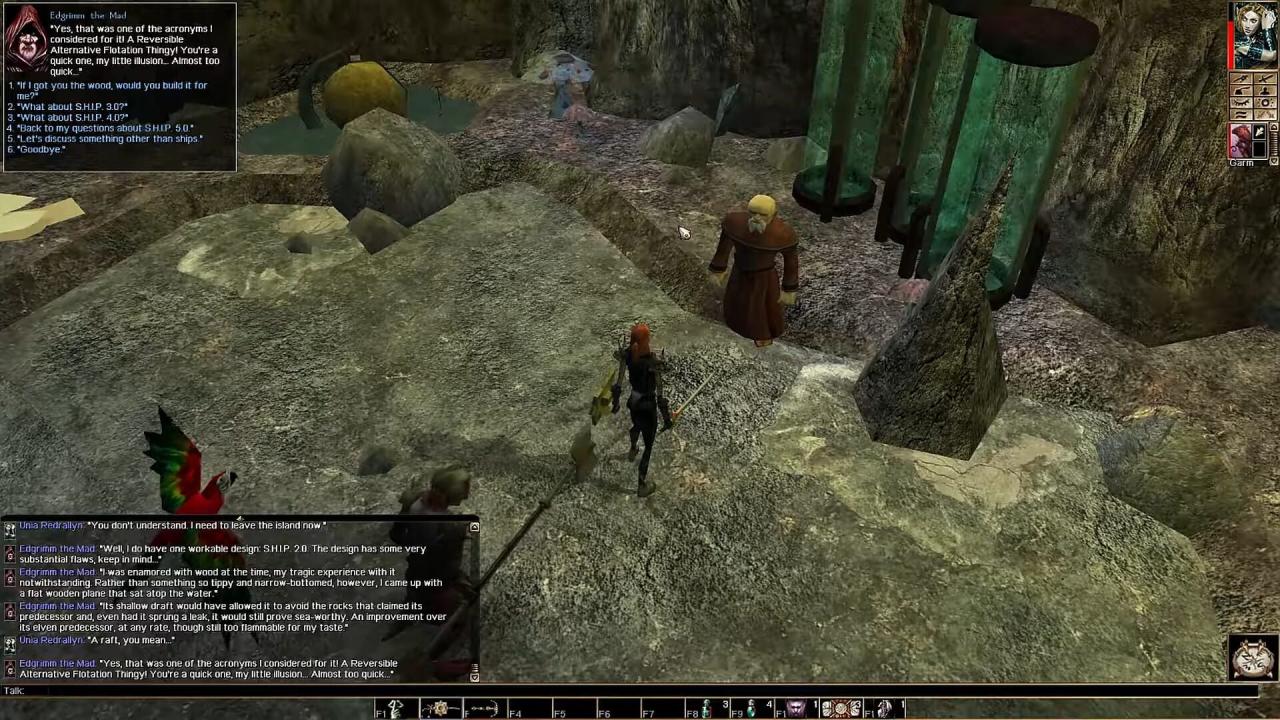
Task: Use the F8 potion quickslot
Action: tap(706, 709)
